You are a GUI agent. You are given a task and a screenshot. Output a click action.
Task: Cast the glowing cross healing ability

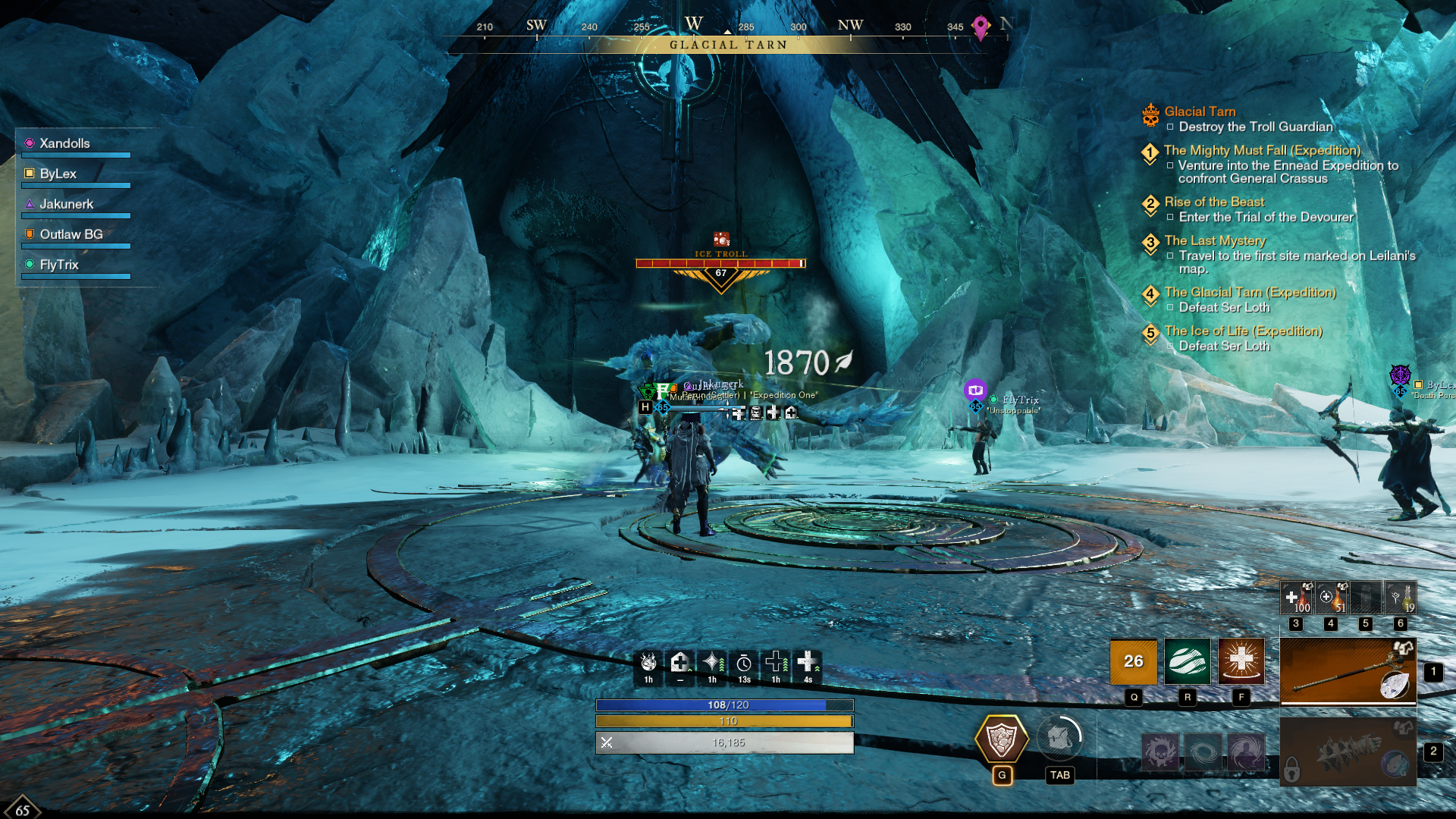(x=1241, y=661)
